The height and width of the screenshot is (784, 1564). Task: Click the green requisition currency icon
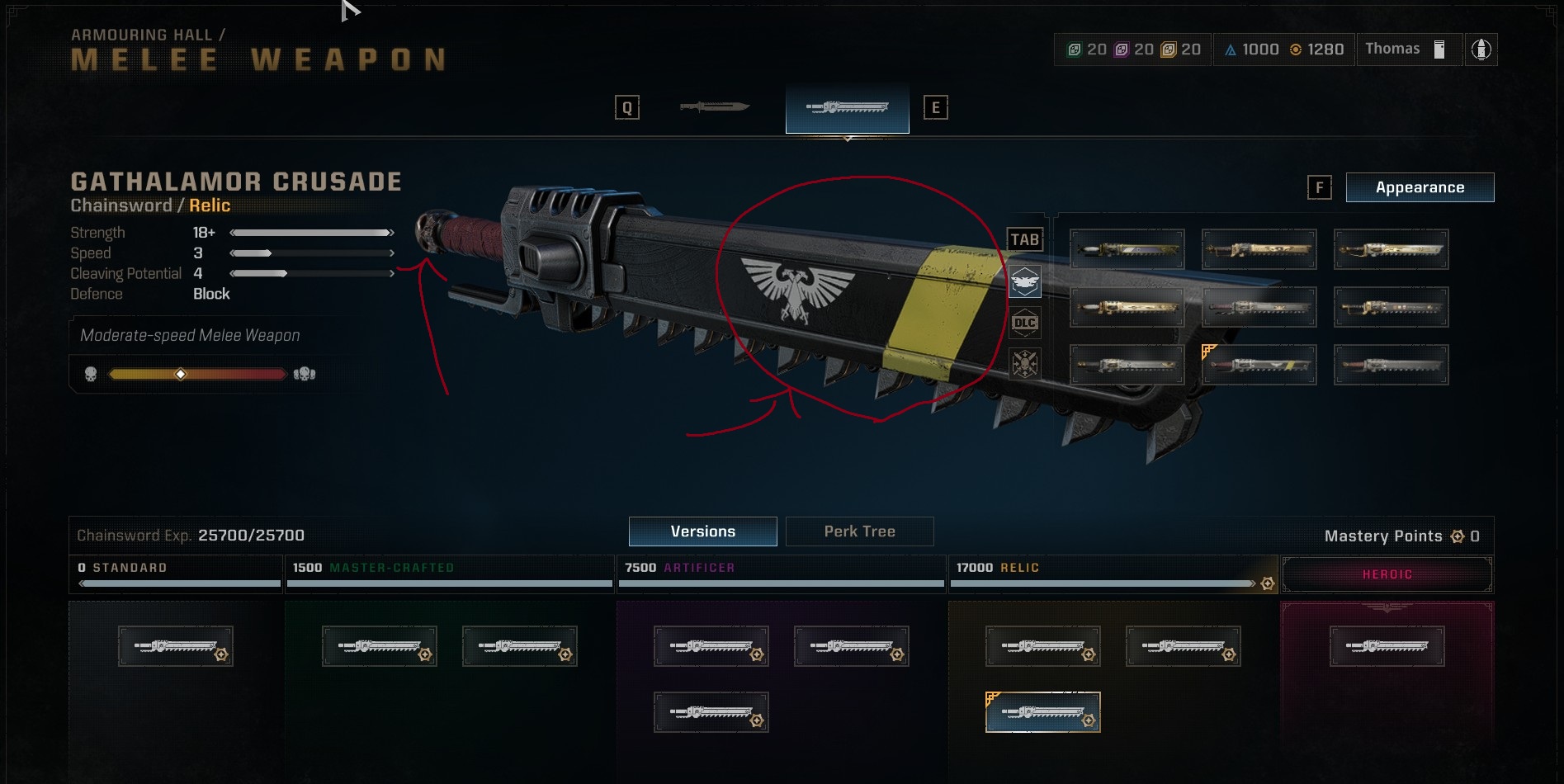tap(1074, 49)
